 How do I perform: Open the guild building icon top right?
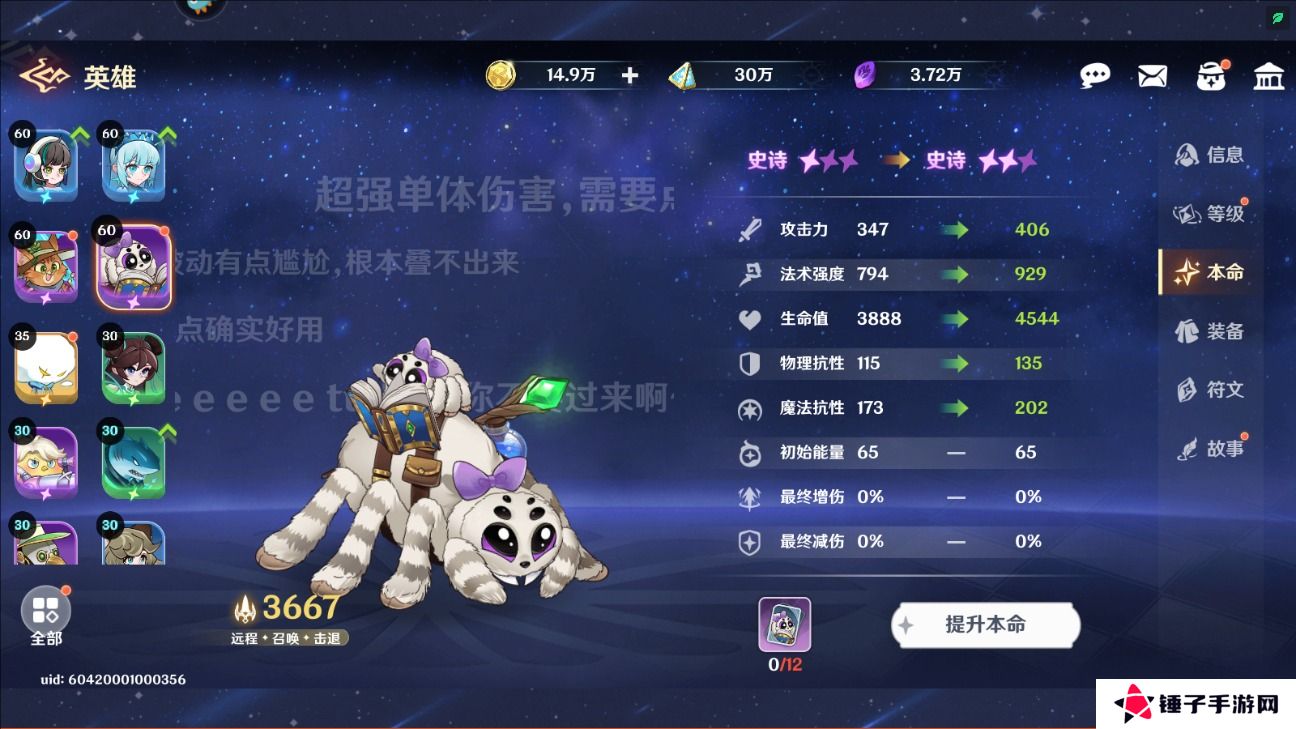(1269, 75)
